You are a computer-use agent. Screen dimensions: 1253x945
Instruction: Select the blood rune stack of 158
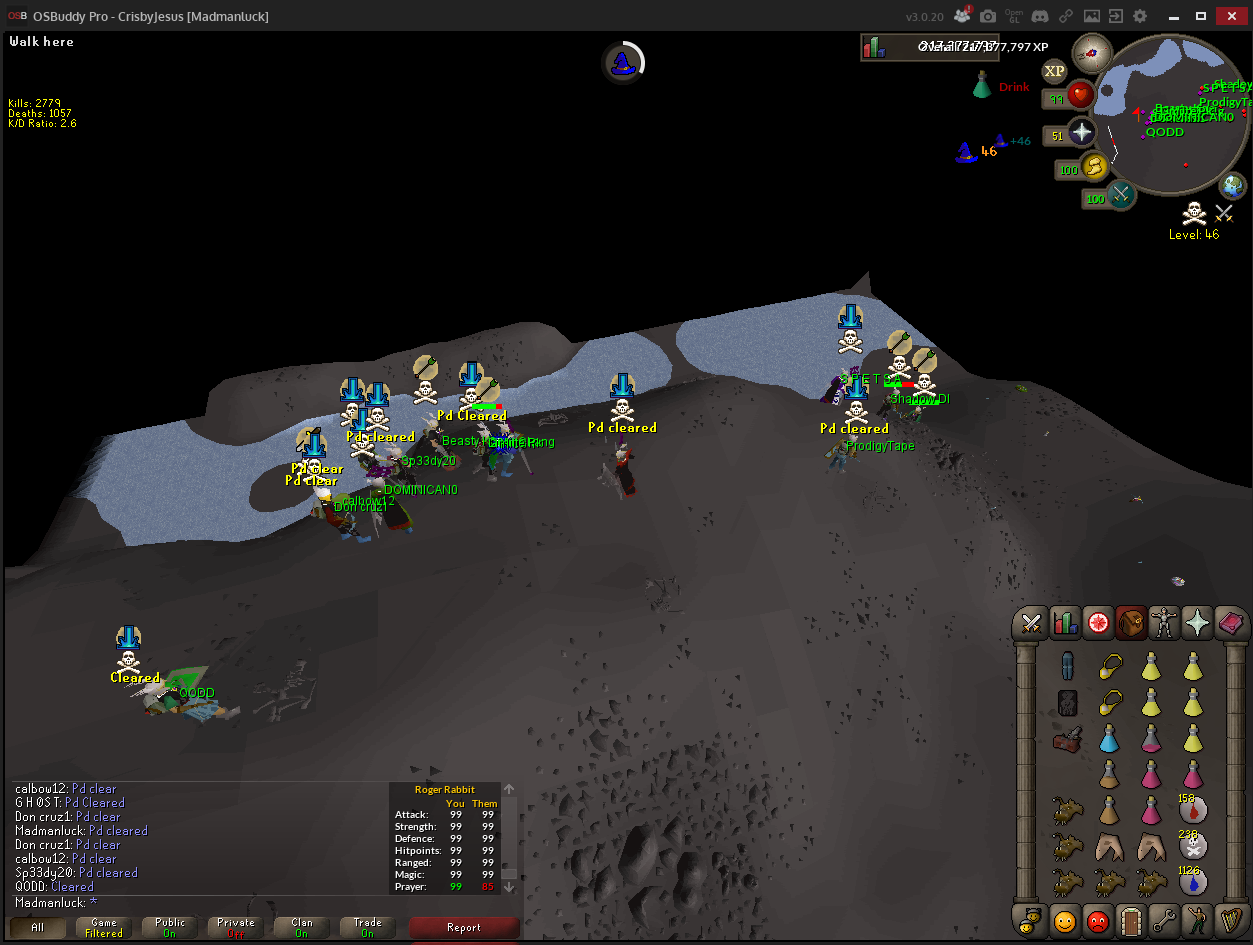pos(1192,808)
